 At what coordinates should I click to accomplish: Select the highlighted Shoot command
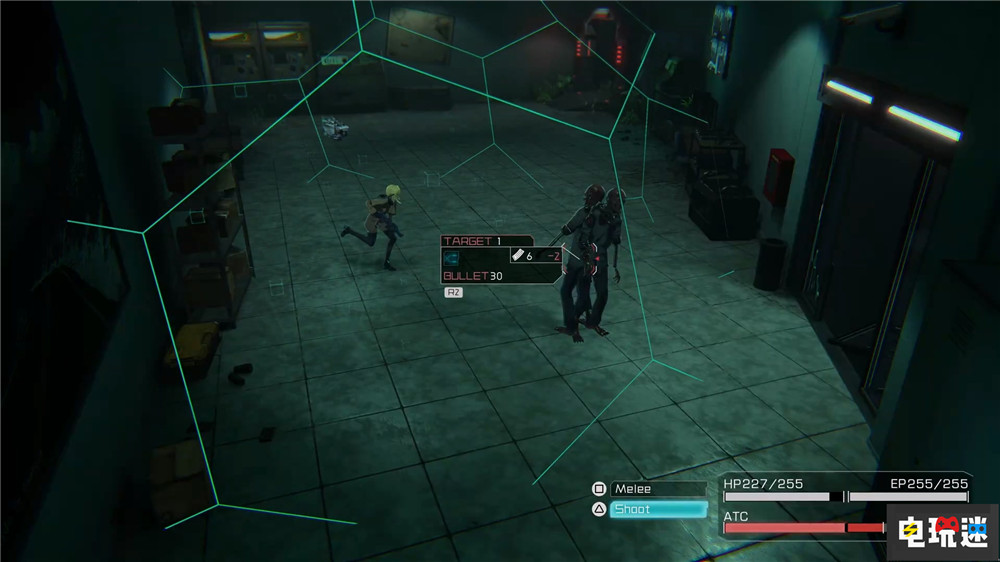coord(658,509)
